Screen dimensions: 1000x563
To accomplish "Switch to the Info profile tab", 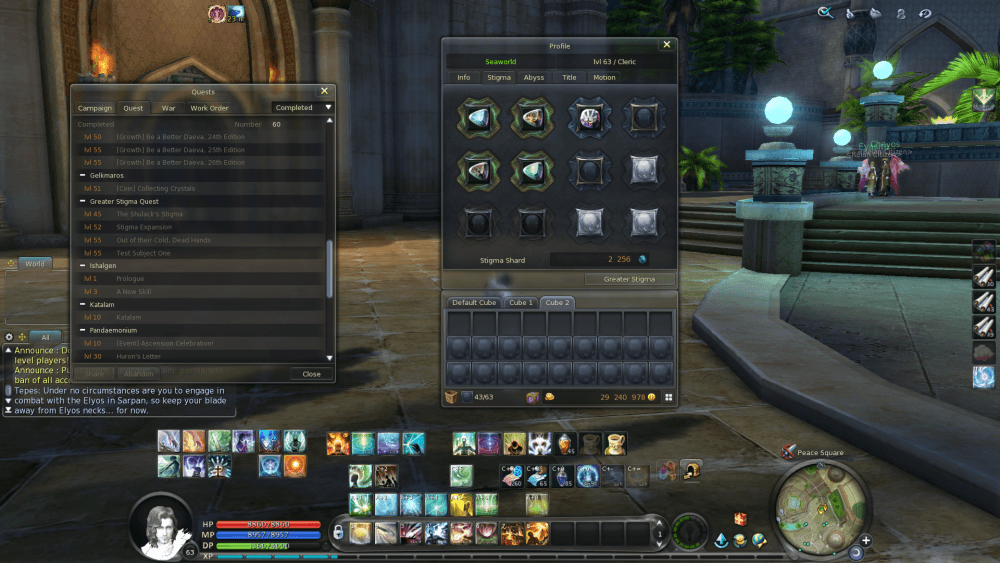I will [464, 77].
